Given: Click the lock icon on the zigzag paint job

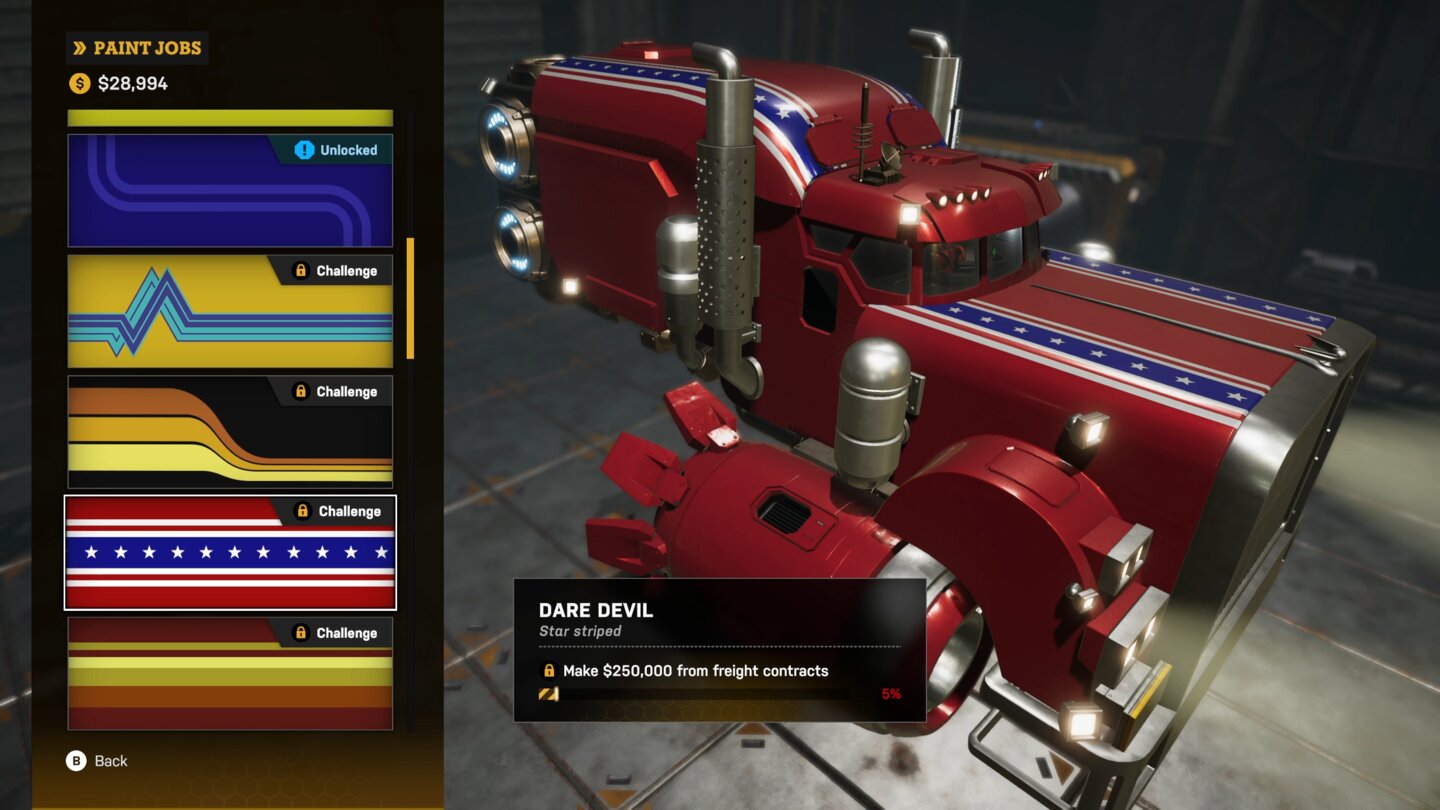Looking at the screenshot, I should pos(302,270).
